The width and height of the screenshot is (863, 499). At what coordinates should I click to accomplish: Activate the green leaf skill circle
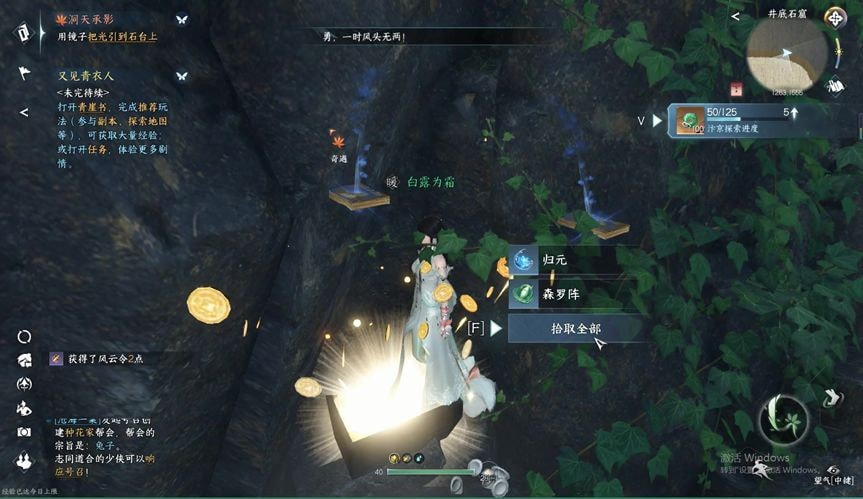(783, 420)
